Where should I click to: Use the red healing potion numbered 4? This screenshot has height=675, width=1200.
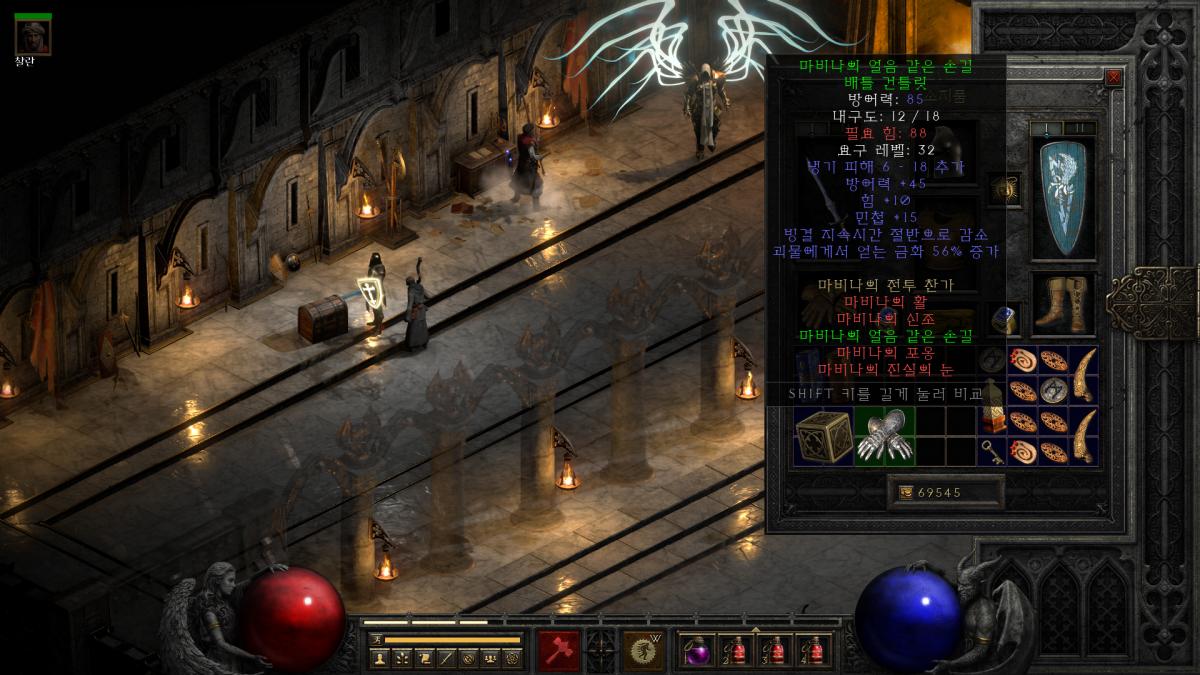[816, 651]
